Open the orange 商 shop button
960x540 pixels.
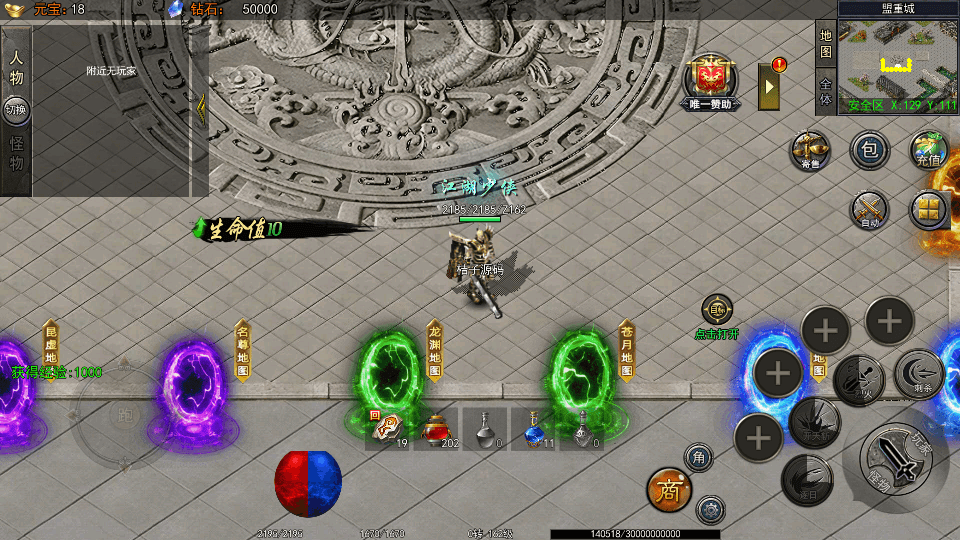[668, 489]
